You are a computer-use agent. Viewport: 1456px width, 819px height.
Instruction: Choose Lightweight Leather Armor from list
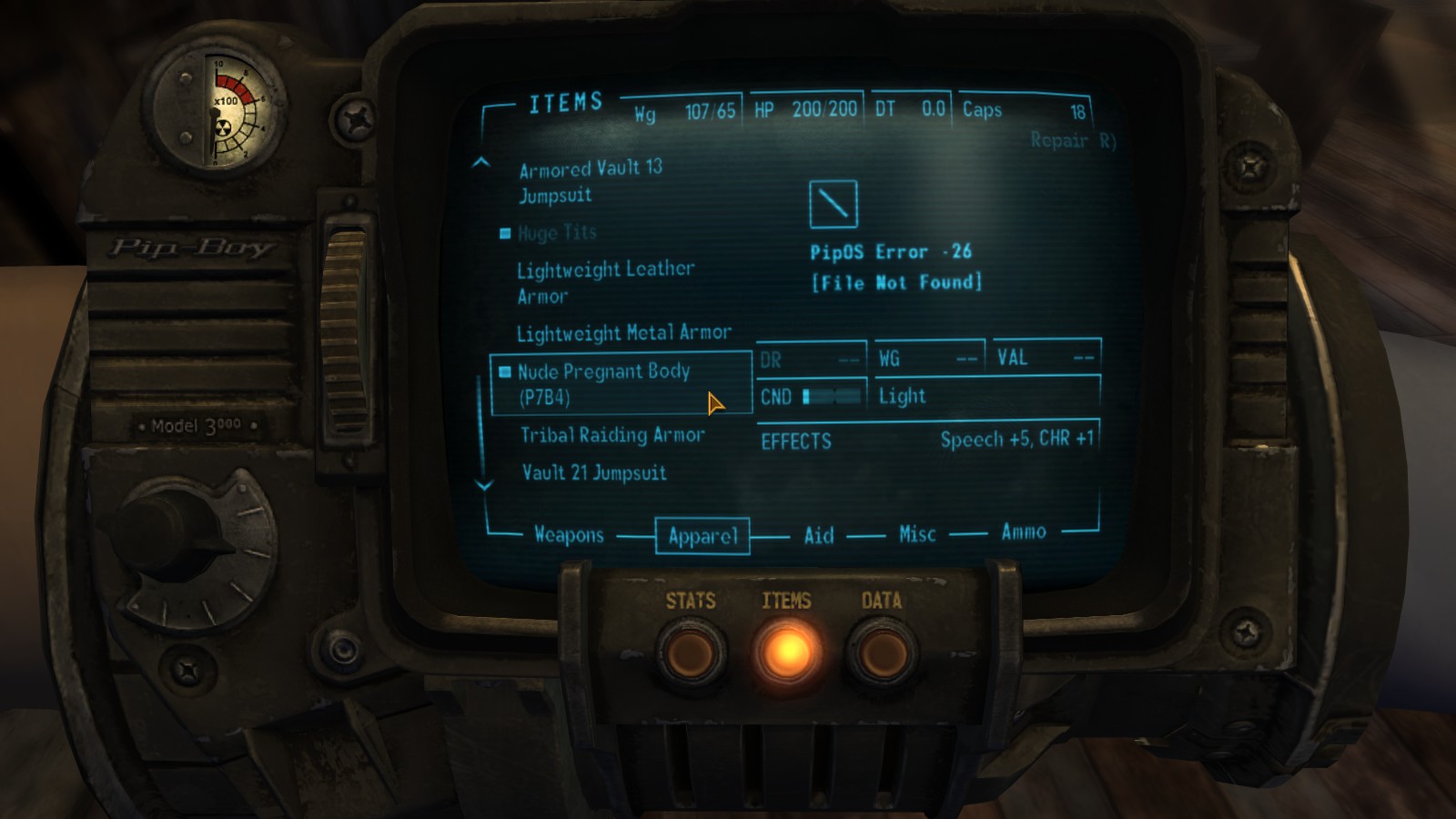[605, 282]
